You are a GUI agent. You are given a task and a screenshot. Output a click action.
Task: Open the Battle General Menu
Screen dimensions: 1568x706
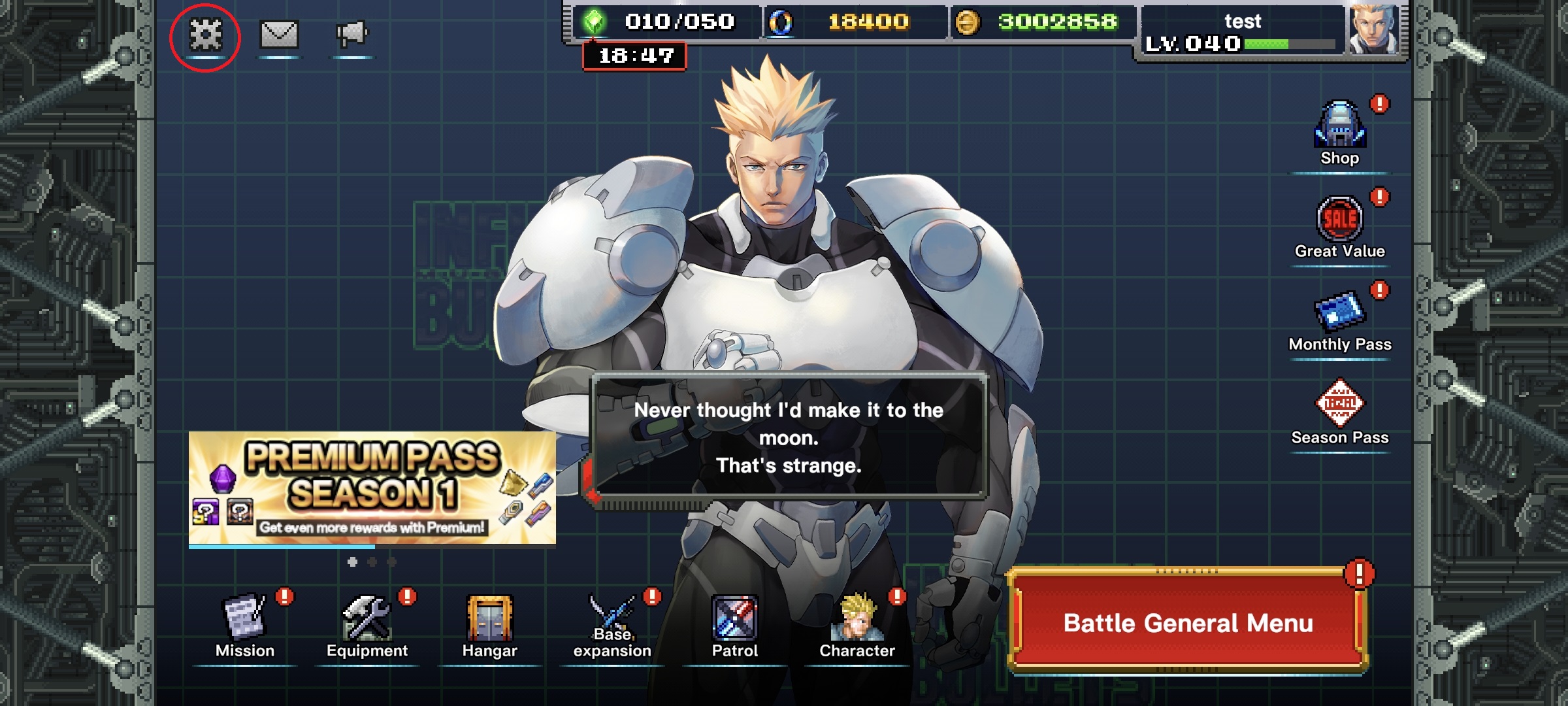pos(1187,622)
